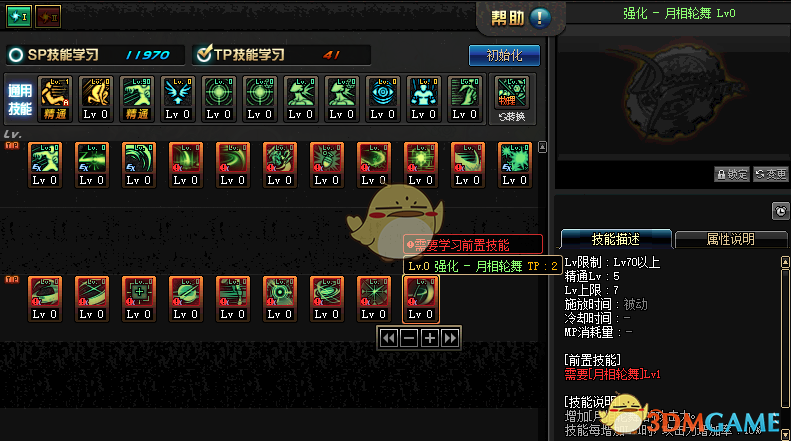Click the 锁定 lock button
Screen dimensions: 791x441
coord(732,174)
